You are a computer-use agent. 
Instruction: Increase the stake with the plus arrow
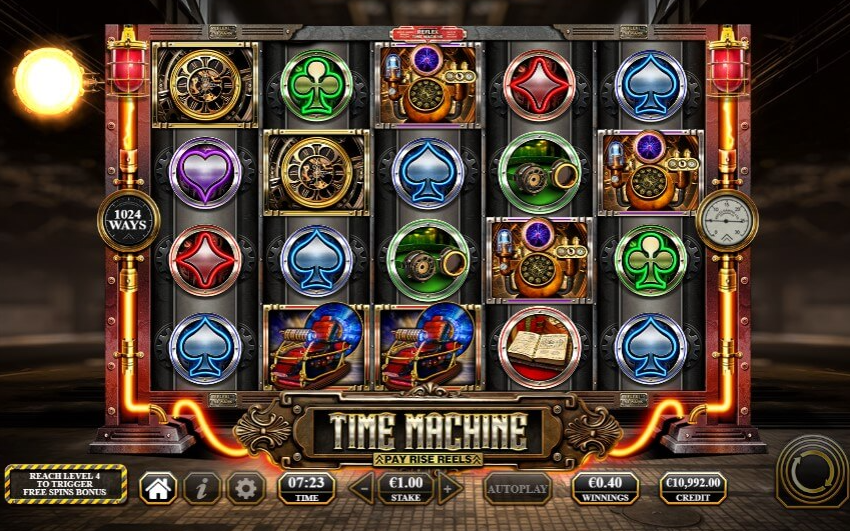pos(450,488)
